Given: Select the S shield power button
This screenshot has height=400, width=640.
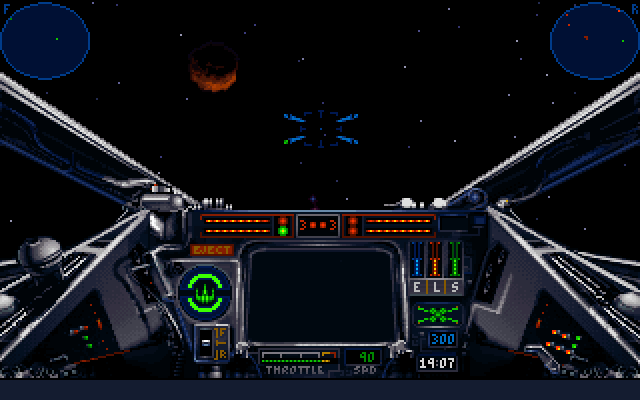Looking at the screenshot, I should click(x=454, y=287).
